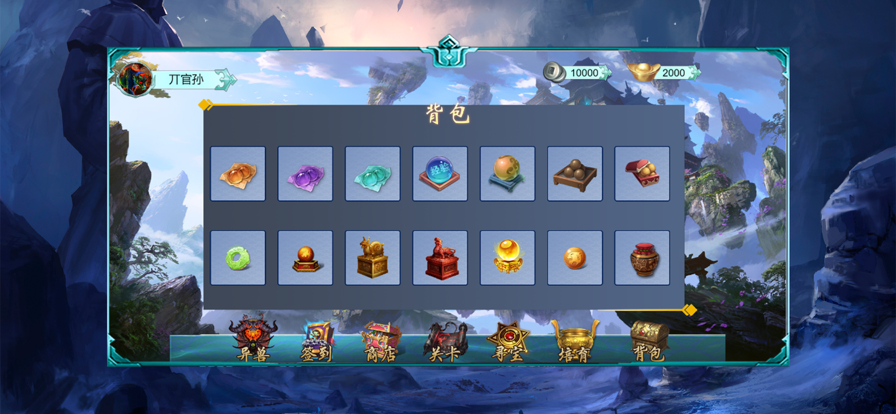Select the teal pouch item
896x414 pixels.
click(x=373, y=174)
